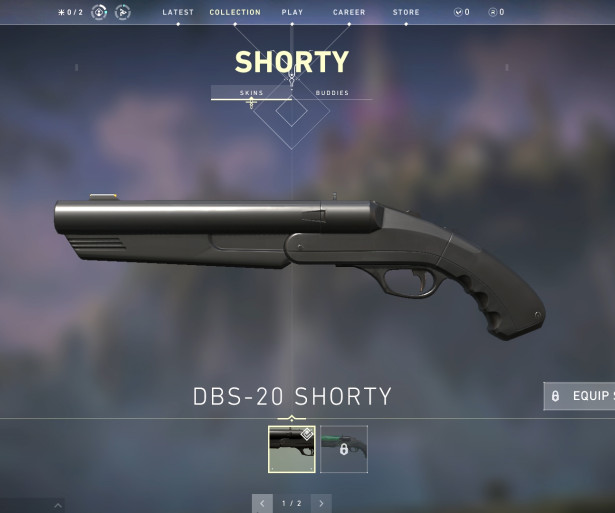The image size is (615, 513).
Task: Click the Equip button
Action: pyautogui.click(x=580, y=396)
